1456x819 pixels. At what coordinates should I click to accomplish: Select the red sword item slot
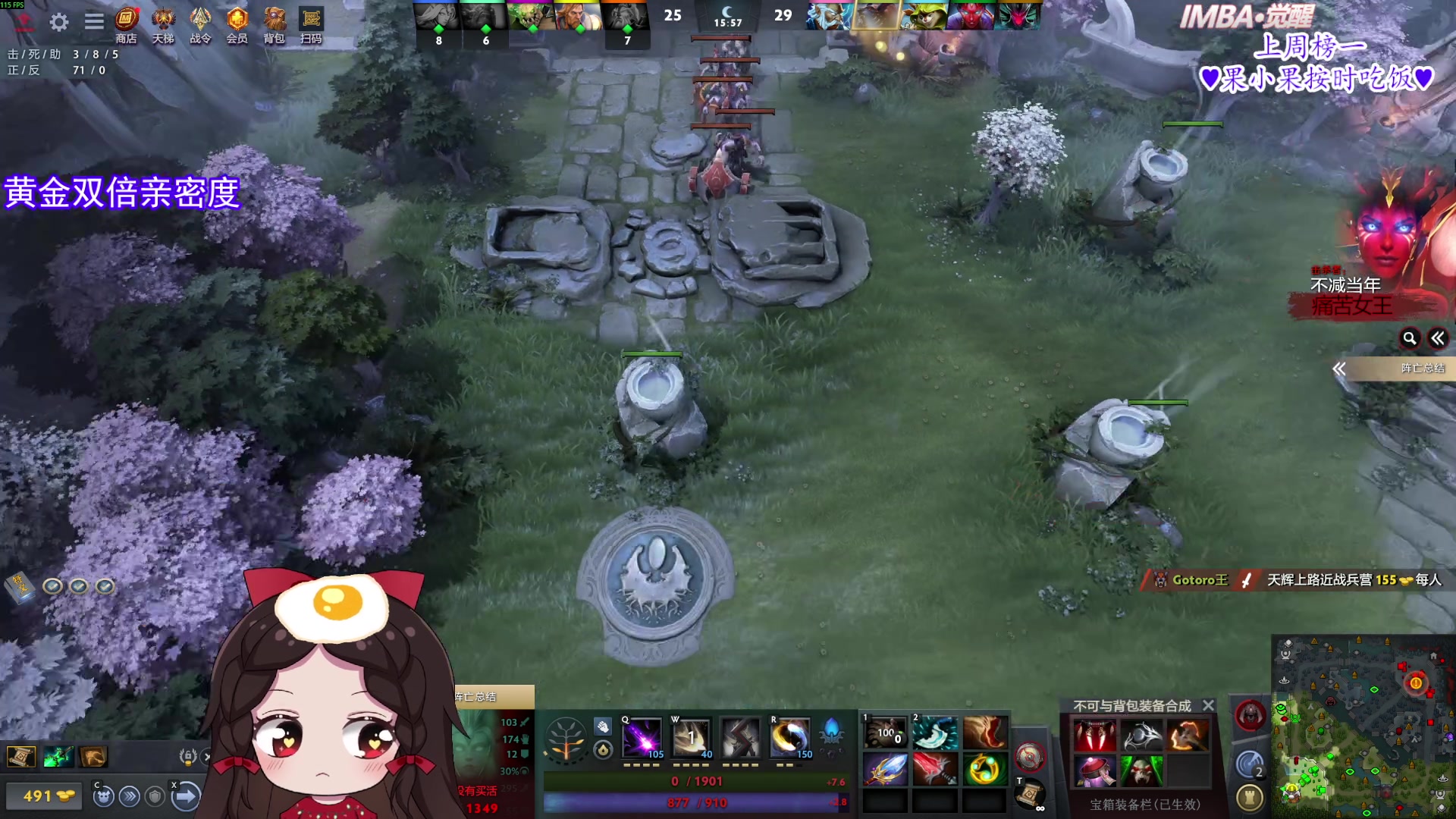click(934, 770)
